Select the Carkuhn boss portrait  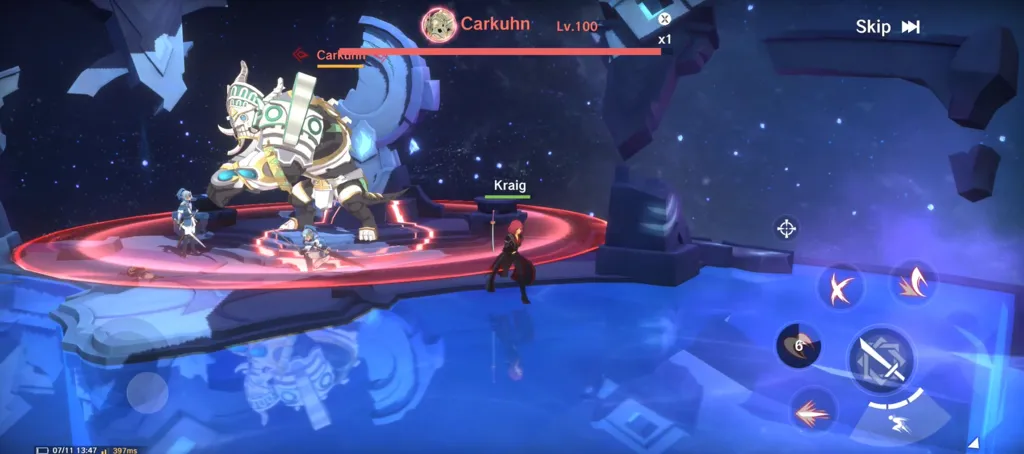pos(438,25)
